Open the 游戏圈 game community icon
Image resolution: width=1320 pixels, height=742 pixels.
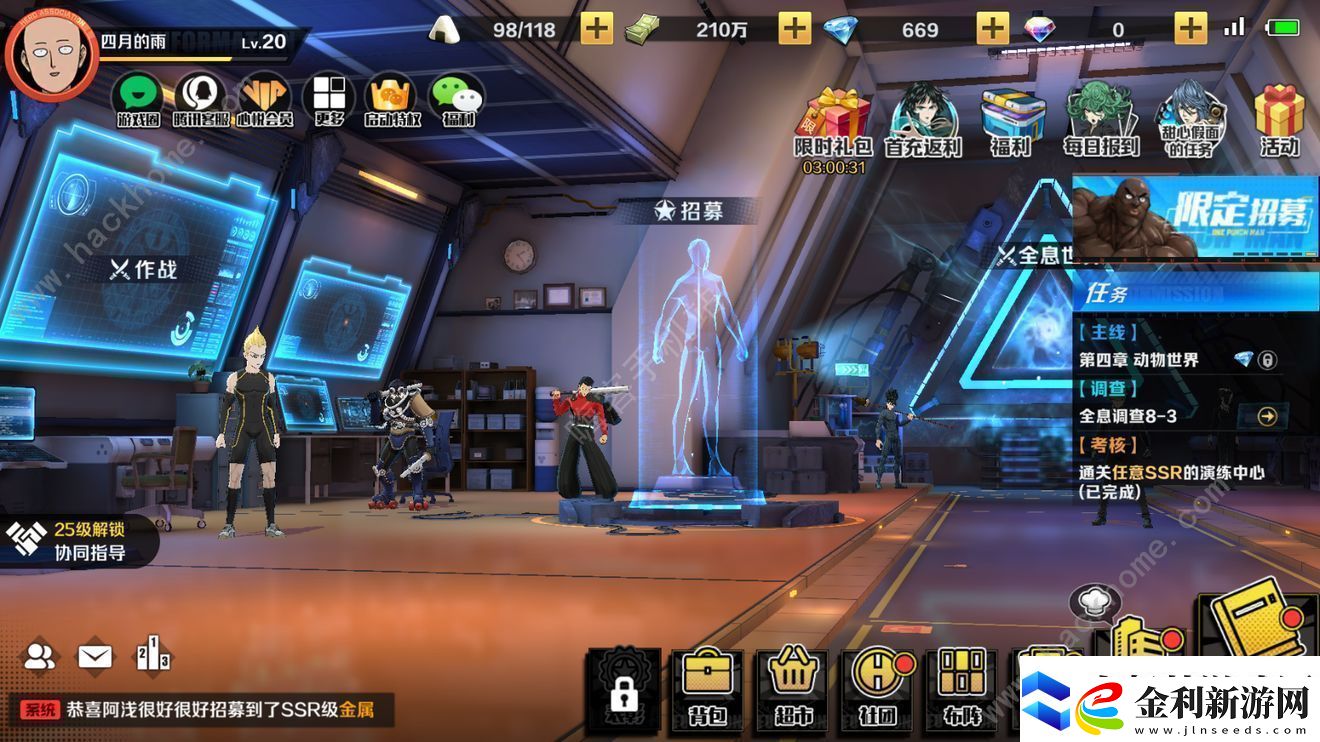(139, 99)
